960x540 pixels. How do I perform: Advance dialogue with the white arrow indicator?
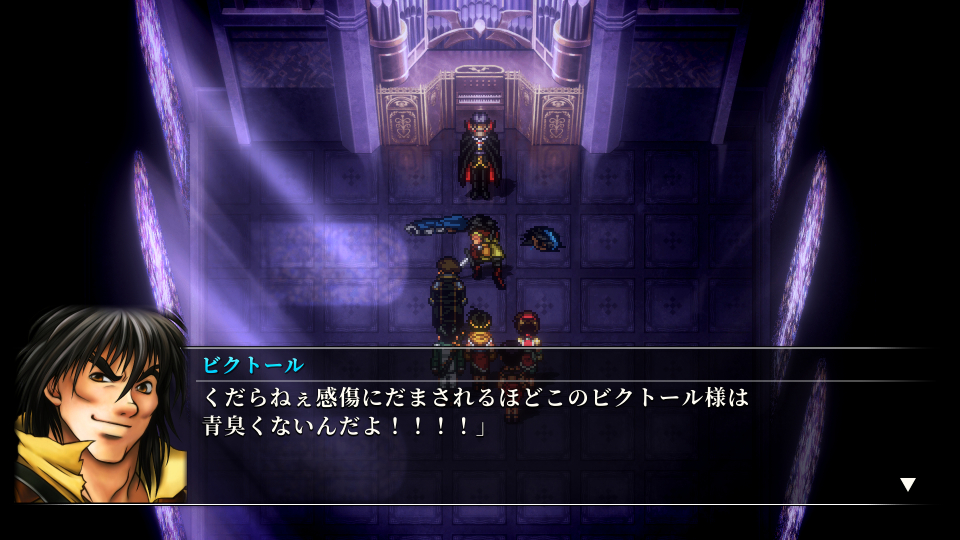click(x=907, y=485)
